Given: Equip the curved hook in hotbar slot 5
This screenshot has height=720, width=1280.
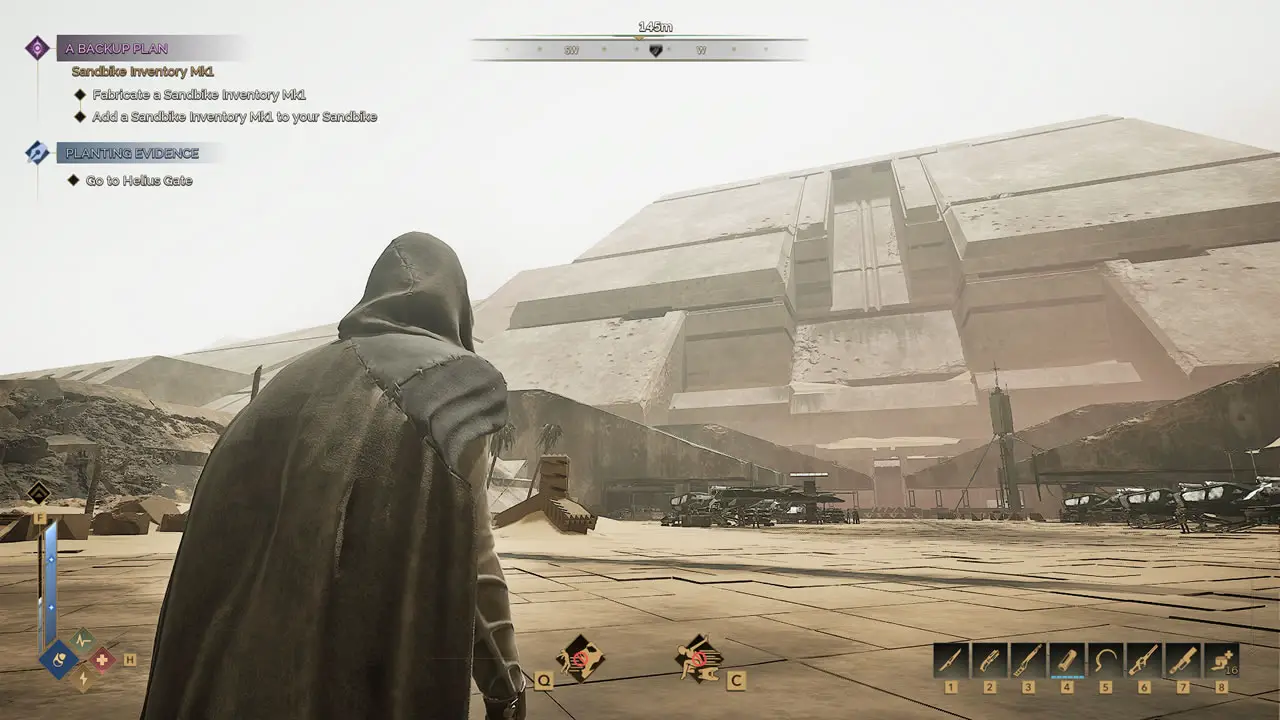Looking at the screenshot, I should tap(1106, 660).
